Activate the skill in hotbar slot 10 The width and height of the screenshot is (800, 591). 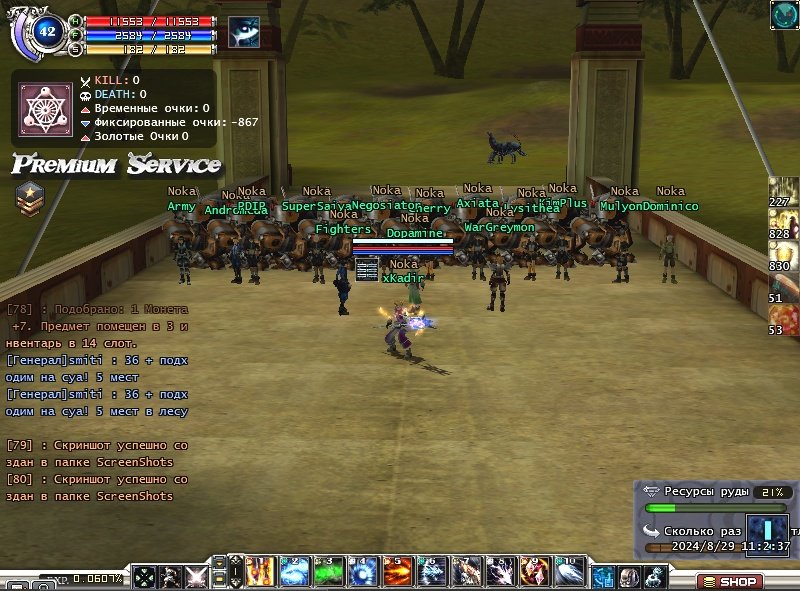point(569,572)
